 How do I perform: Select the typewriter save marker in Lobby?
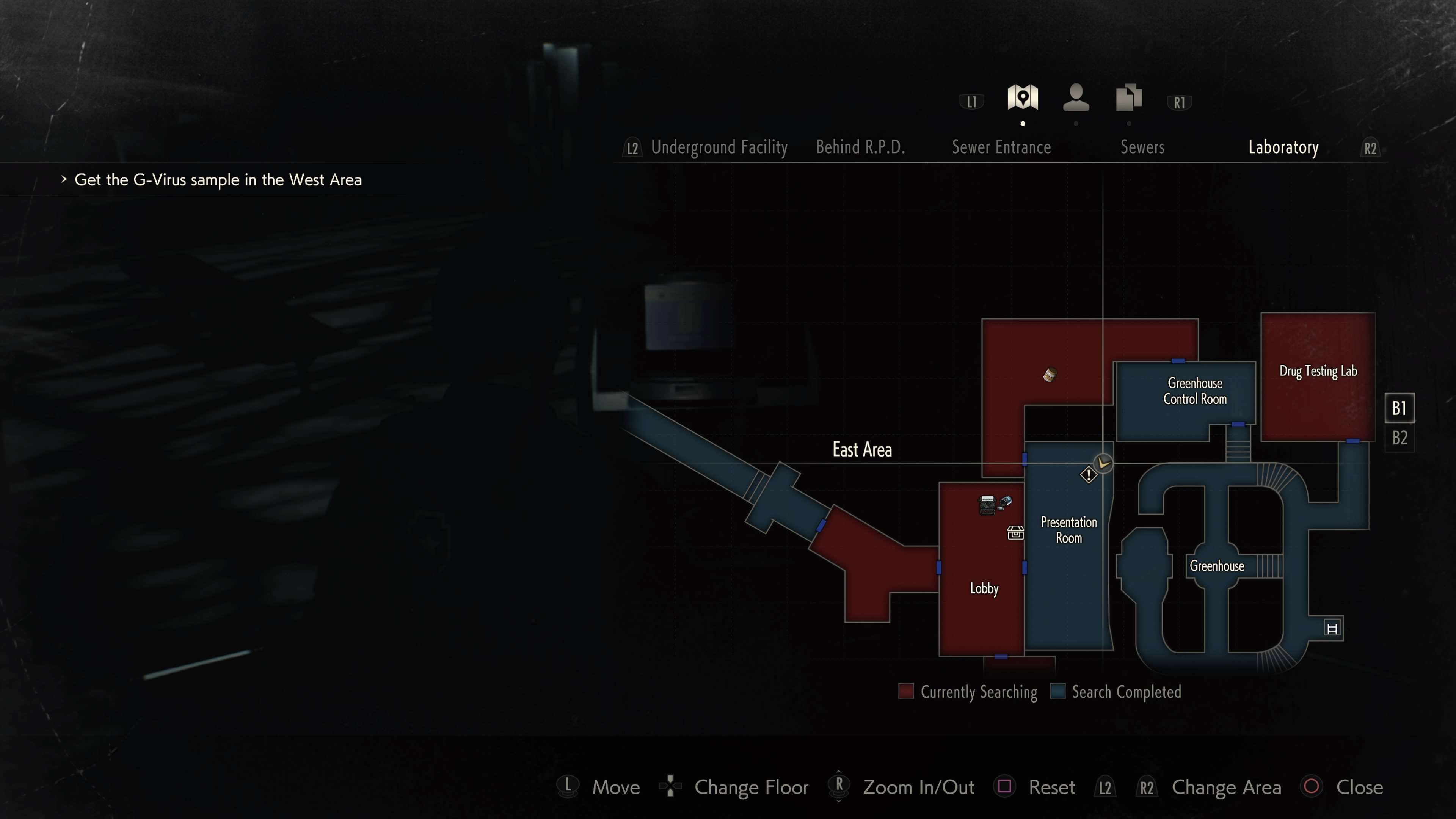[x=987, y=504]
